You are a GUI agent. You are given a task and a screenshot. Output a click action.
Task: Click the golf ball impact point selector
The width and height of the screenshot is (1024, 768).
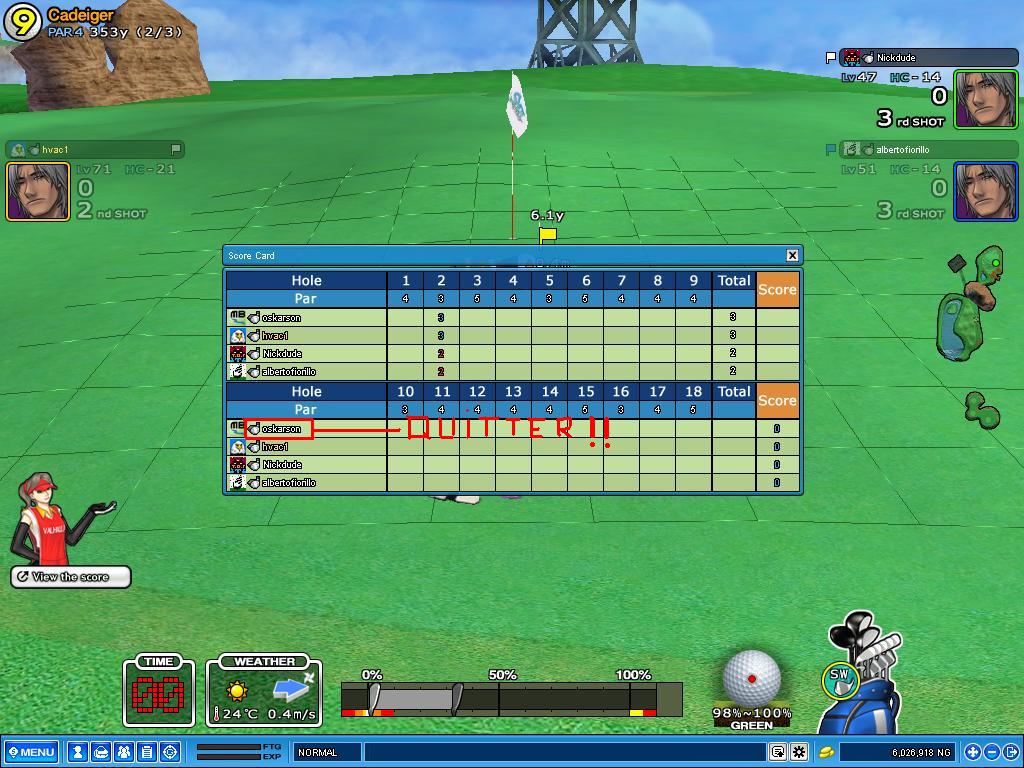tap(751, 678)
